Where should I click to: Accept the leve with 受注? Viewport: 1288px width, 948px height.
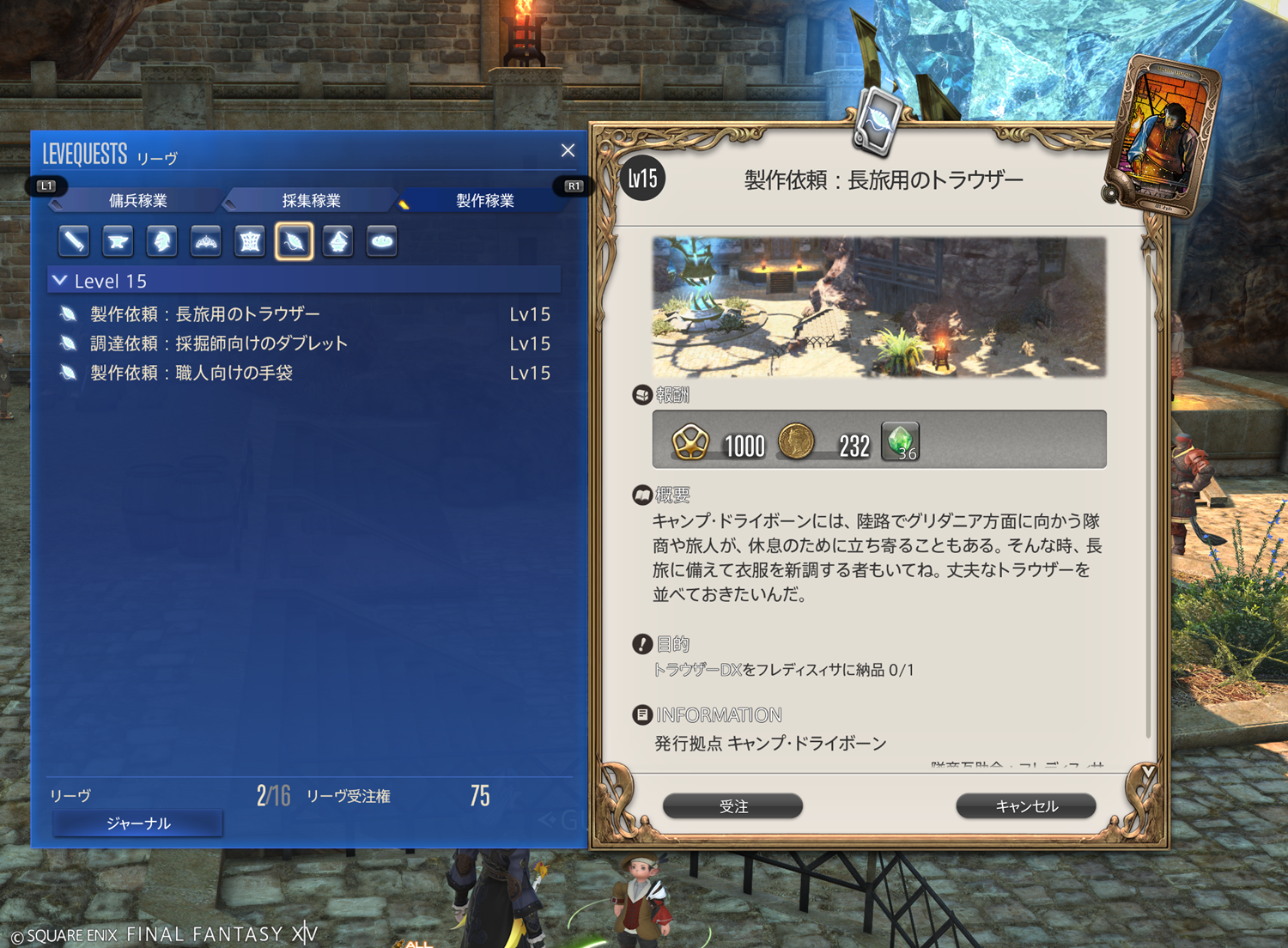point(733,806)
